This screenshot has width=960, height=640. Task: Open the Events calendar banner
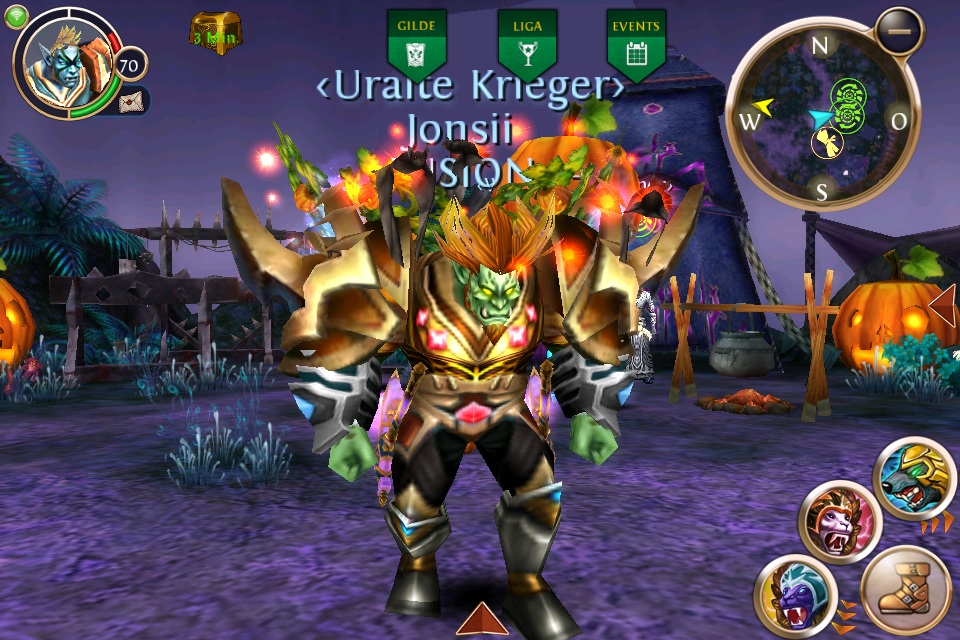click(x=636, y=44)
